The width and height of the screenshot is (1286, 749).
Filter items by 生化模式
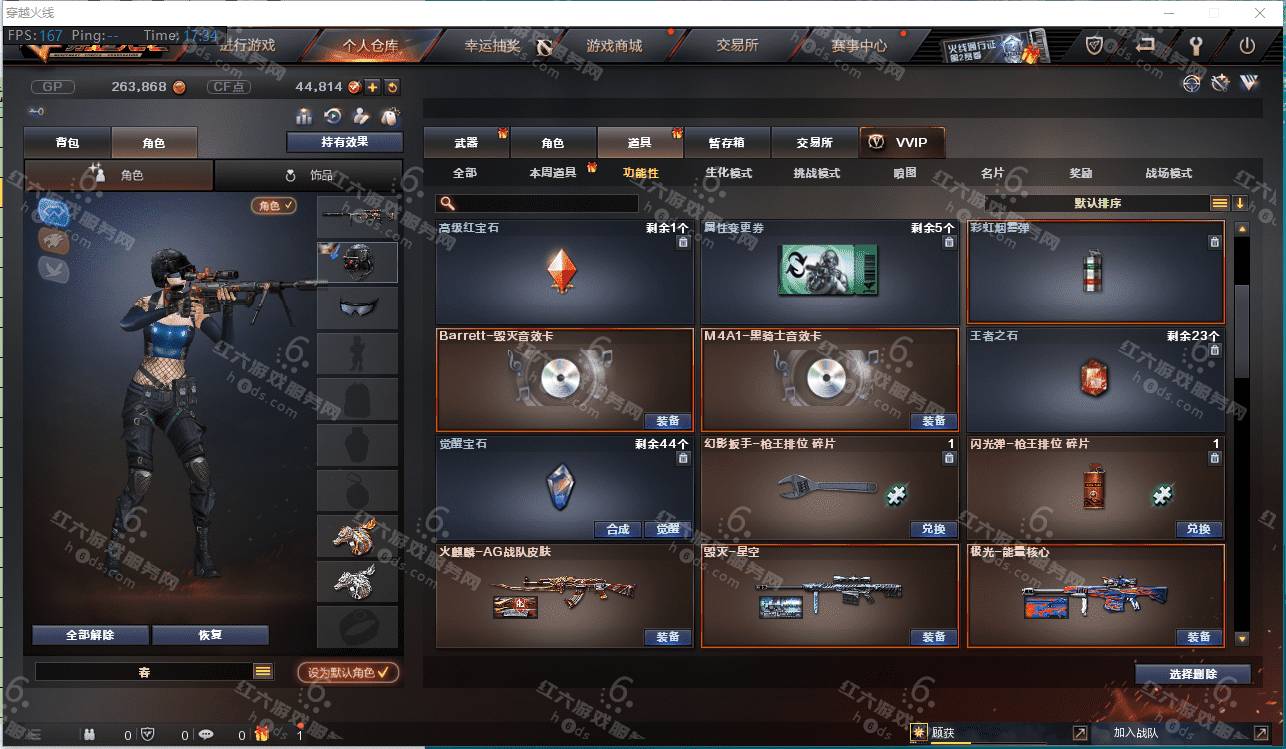pyautogui.click(x=728, y=173)
